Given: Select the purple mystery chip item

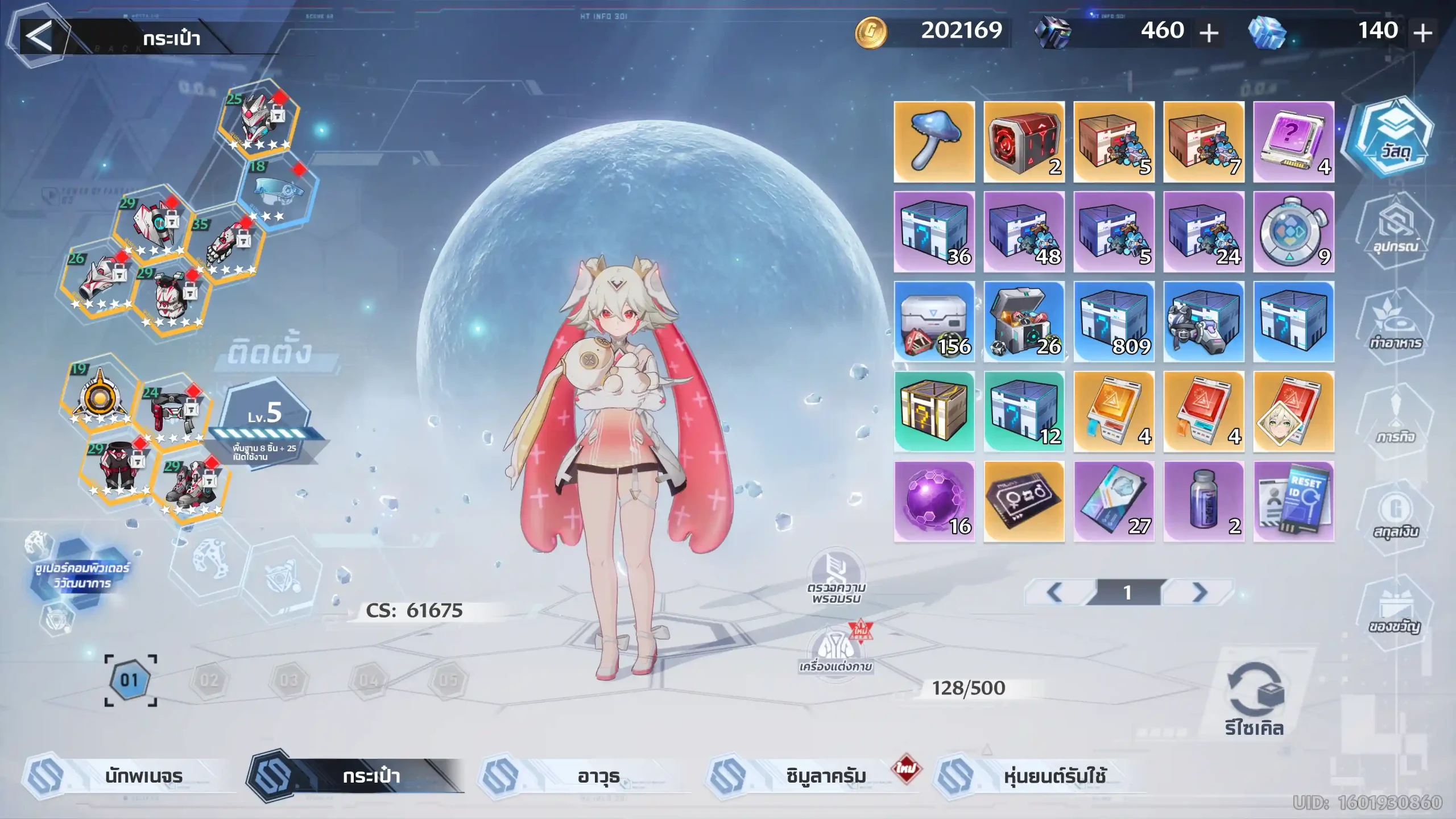Looking at the screenshot, I should point(1293,142).
